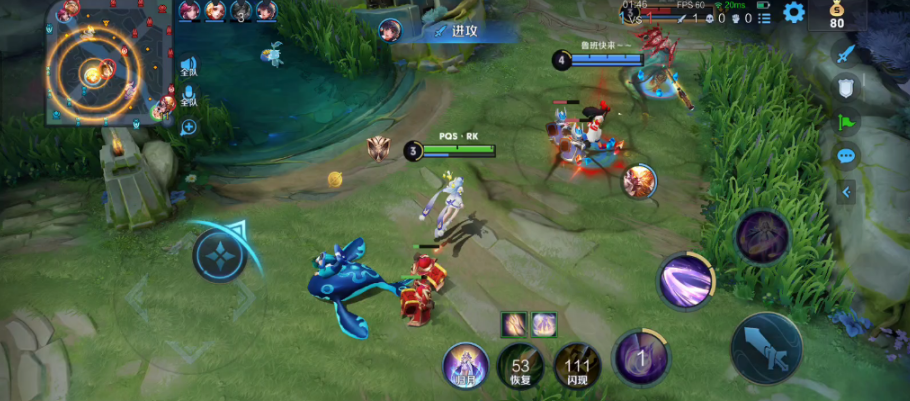
Task: Open the settings gear
Action: click(x=794, y=12)
